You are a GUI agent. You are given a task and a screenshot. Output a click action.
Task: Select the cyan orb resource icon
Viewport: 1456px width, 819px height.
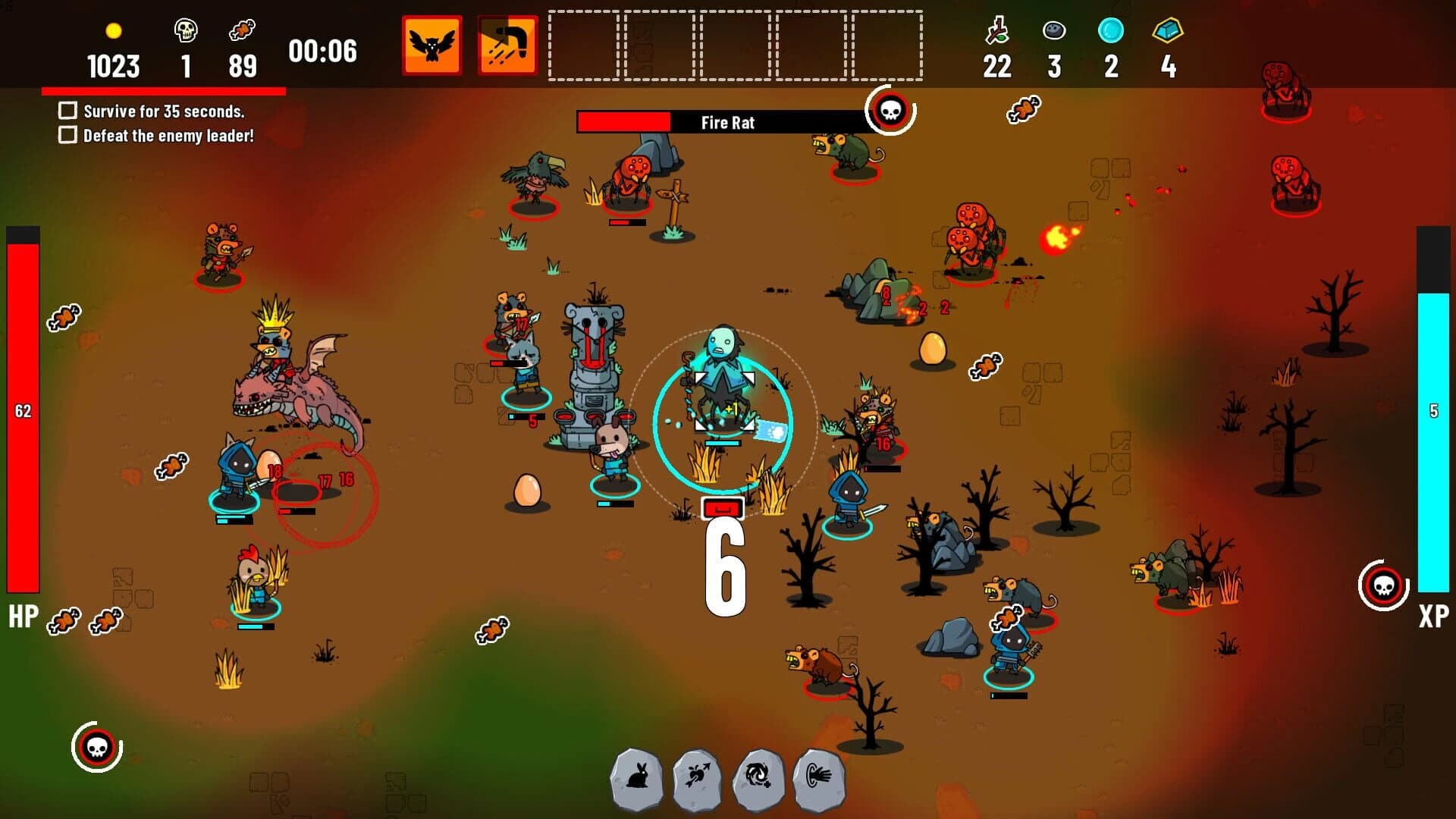click(1109, 30)
